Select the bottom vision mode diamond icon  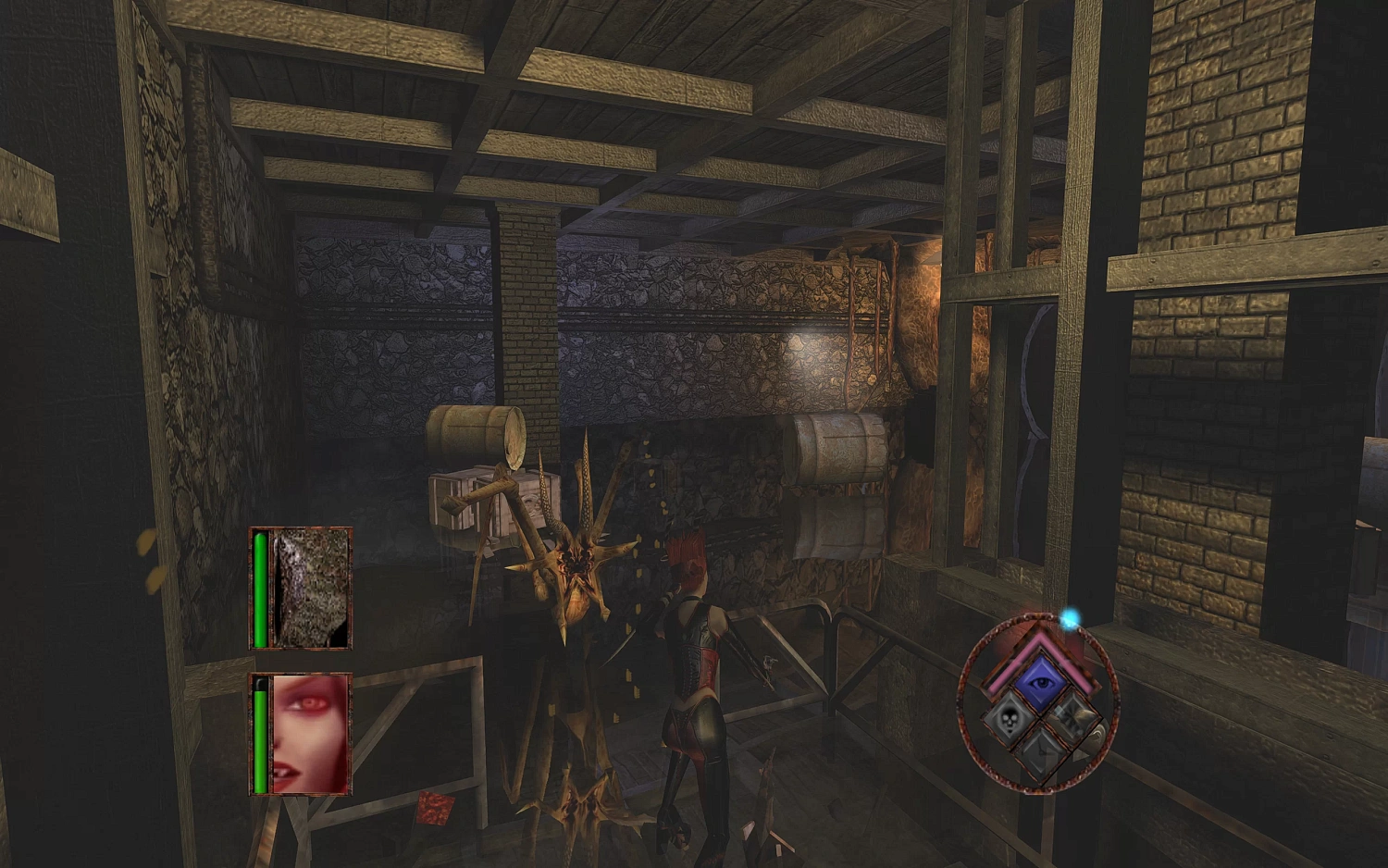point(1042,751)
